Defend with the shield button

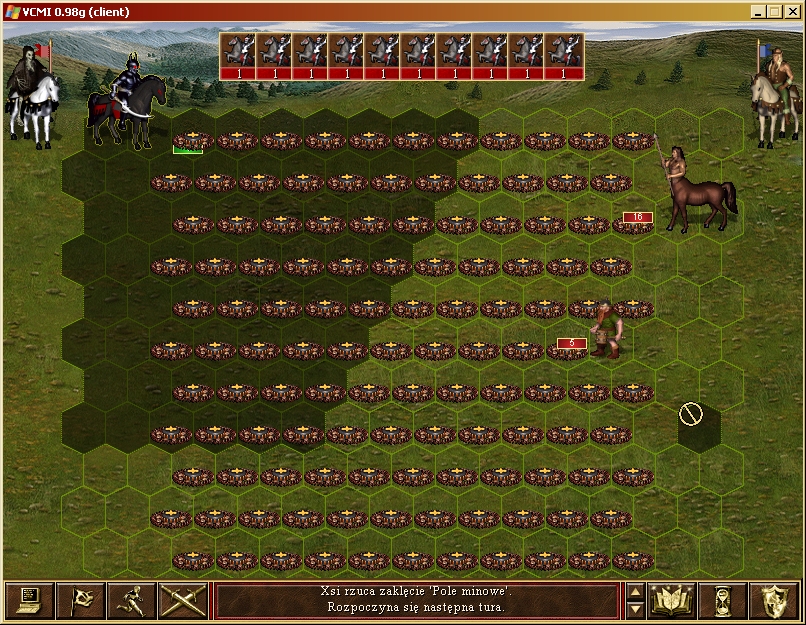point(774,600)
